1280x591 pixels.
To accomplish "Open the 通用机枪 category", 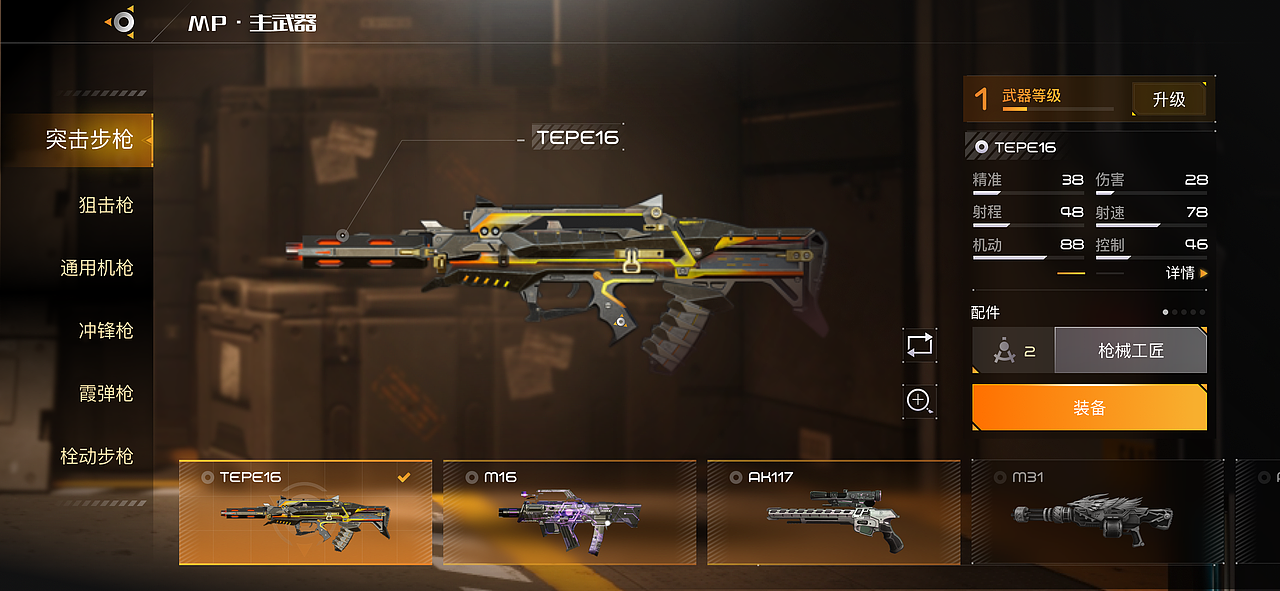I will pyautogui.click(x=96, y=268).
